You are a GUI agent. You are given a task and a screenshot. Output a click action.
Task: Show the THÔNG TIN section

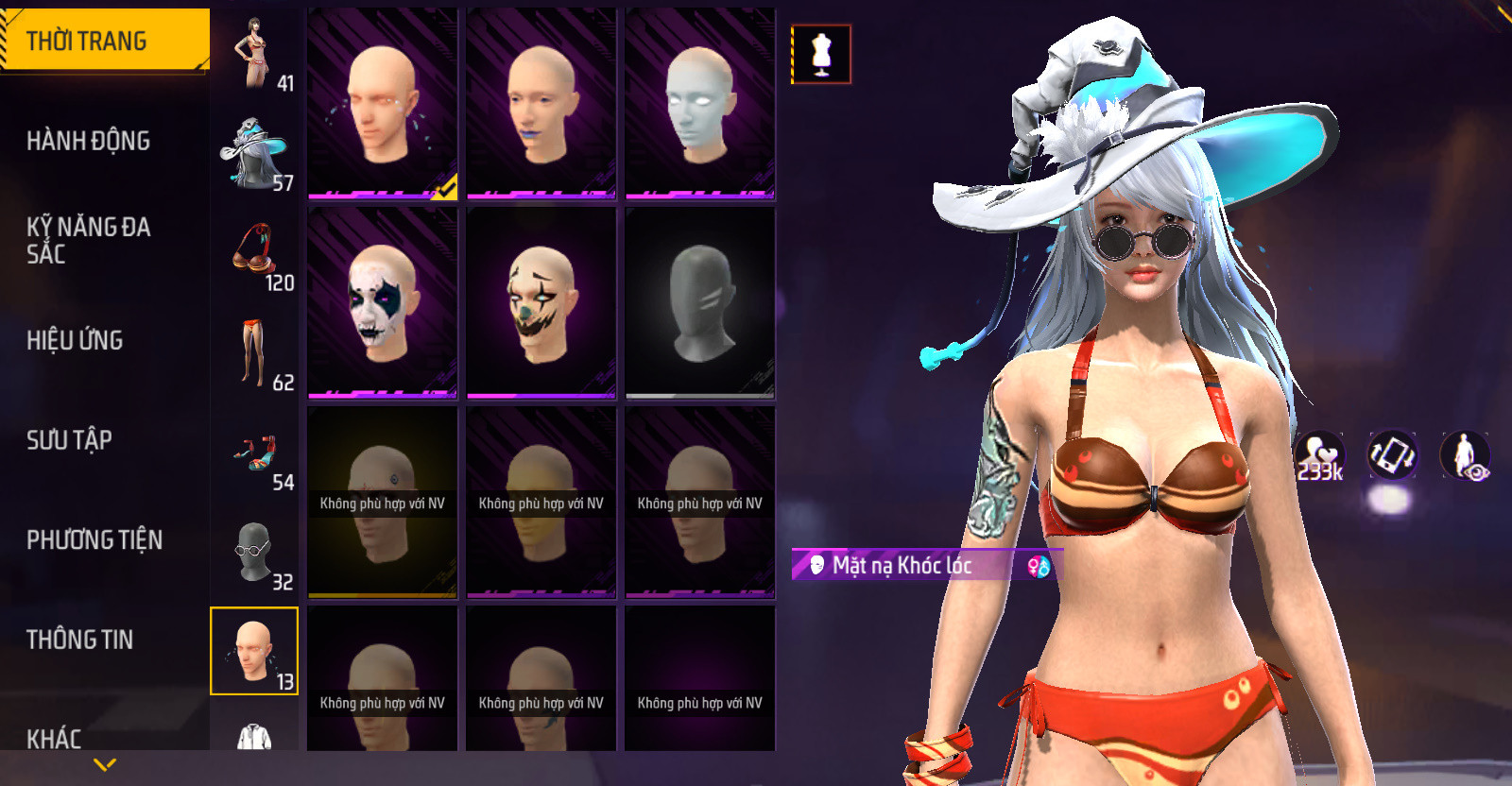[79, 640]
